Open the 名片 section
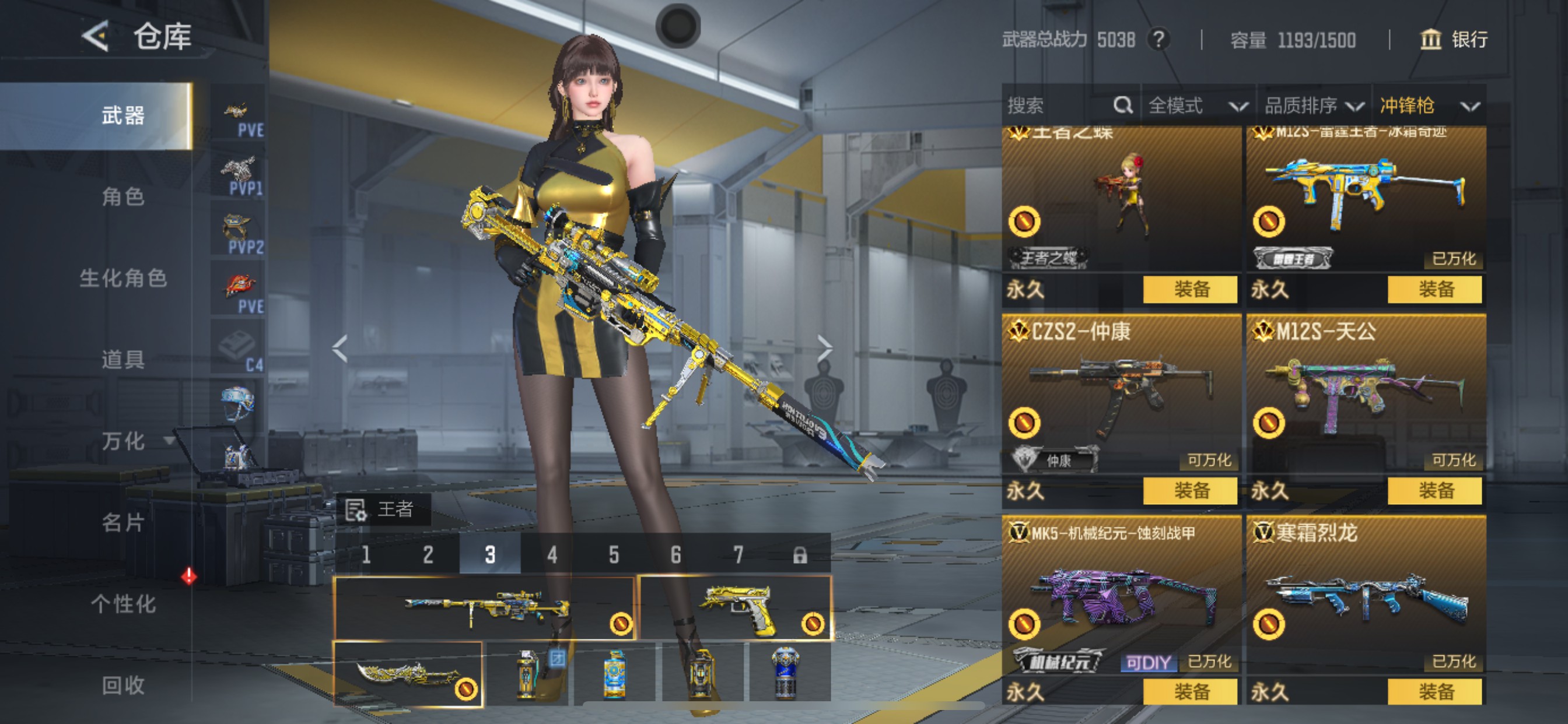 123,523
